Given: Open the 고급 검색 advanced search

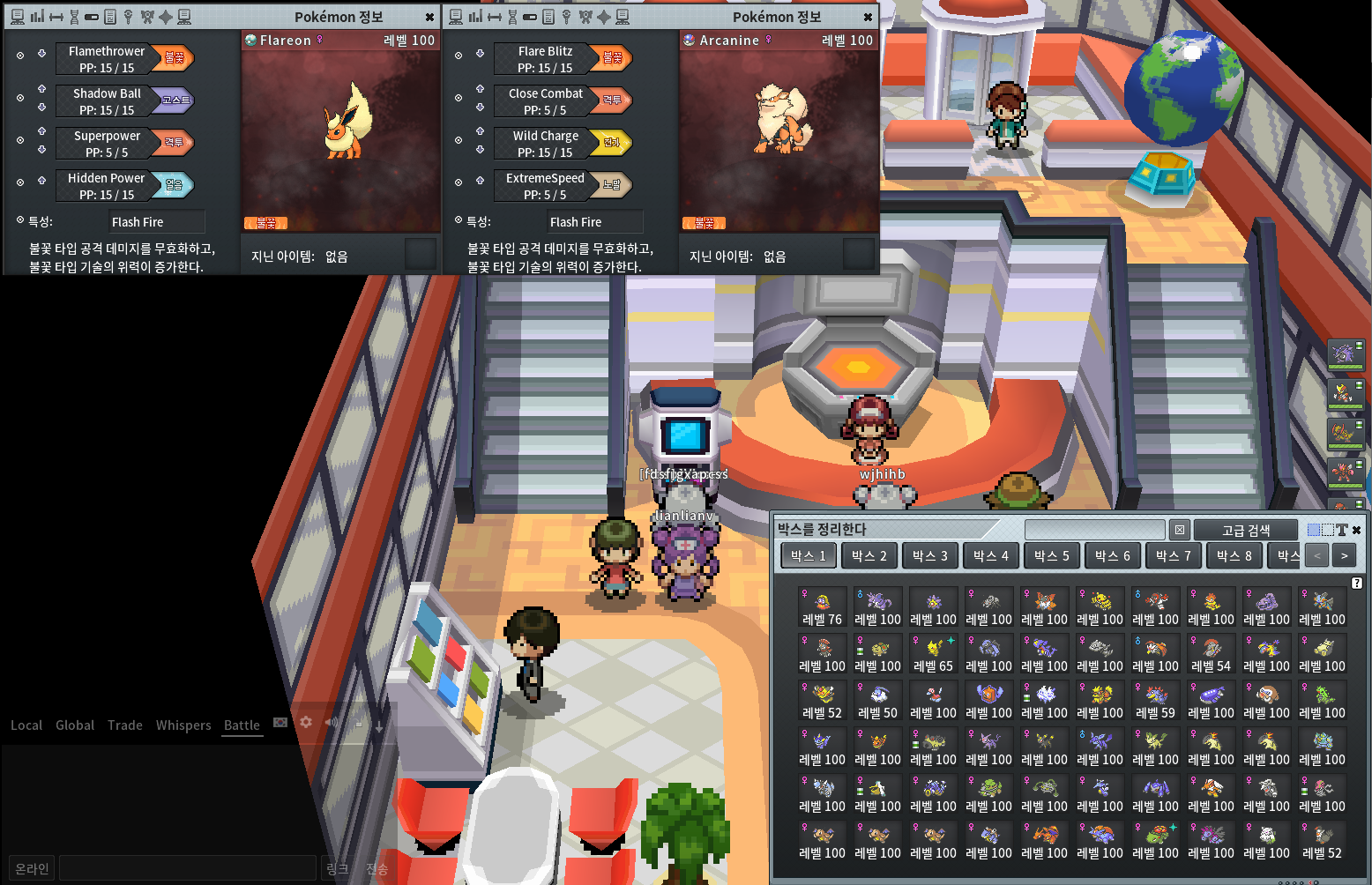Looking at the screenshot, I should 1245,530.
